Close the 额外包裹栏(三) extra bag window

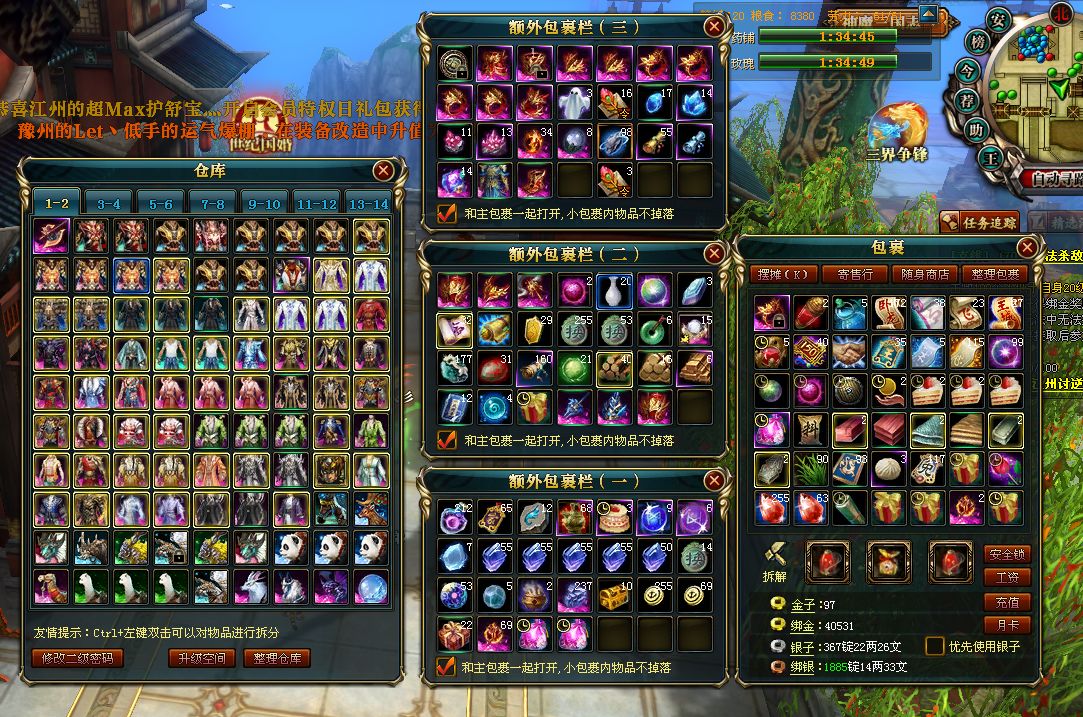[x=714, y=27]
